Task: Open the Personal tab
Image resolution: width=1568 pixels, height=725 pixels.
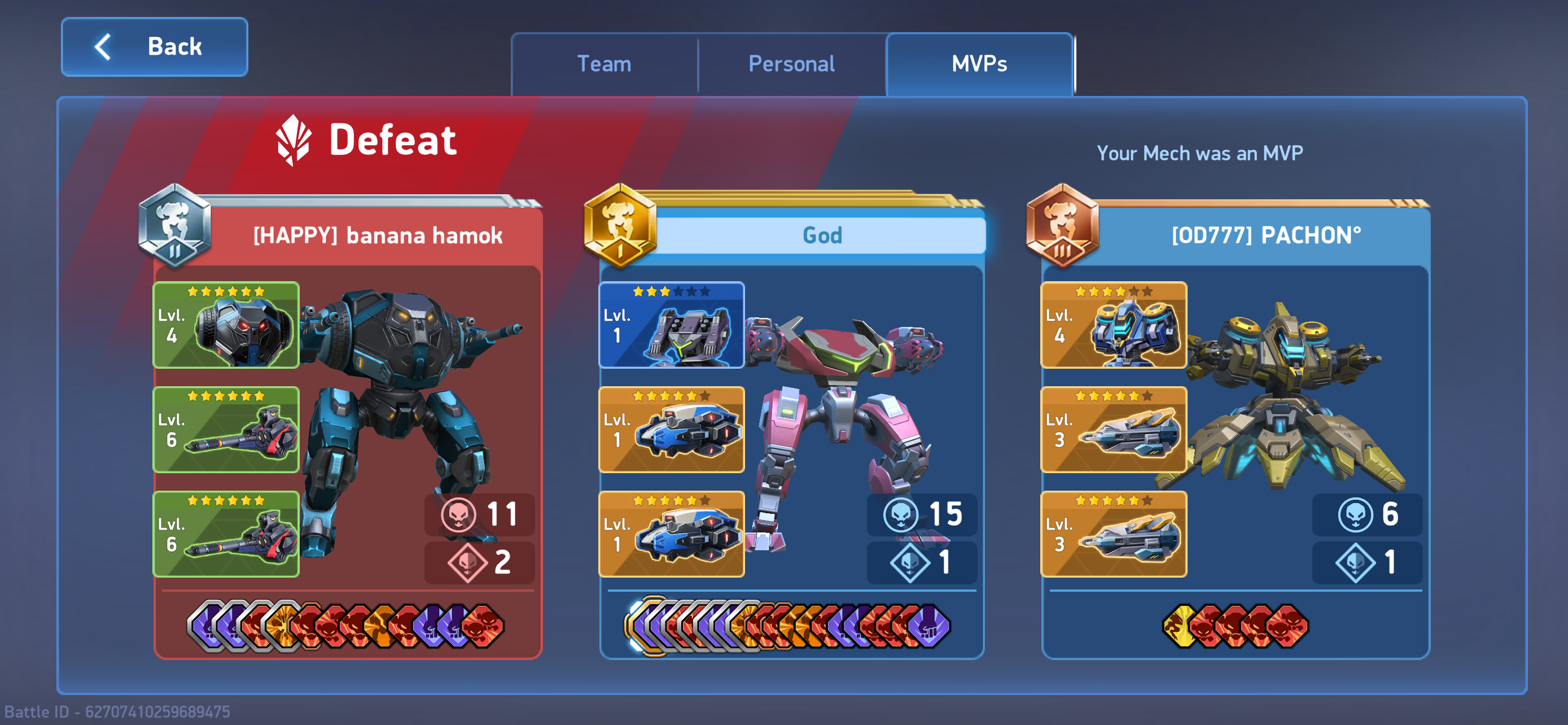Action: pos(791,64)
